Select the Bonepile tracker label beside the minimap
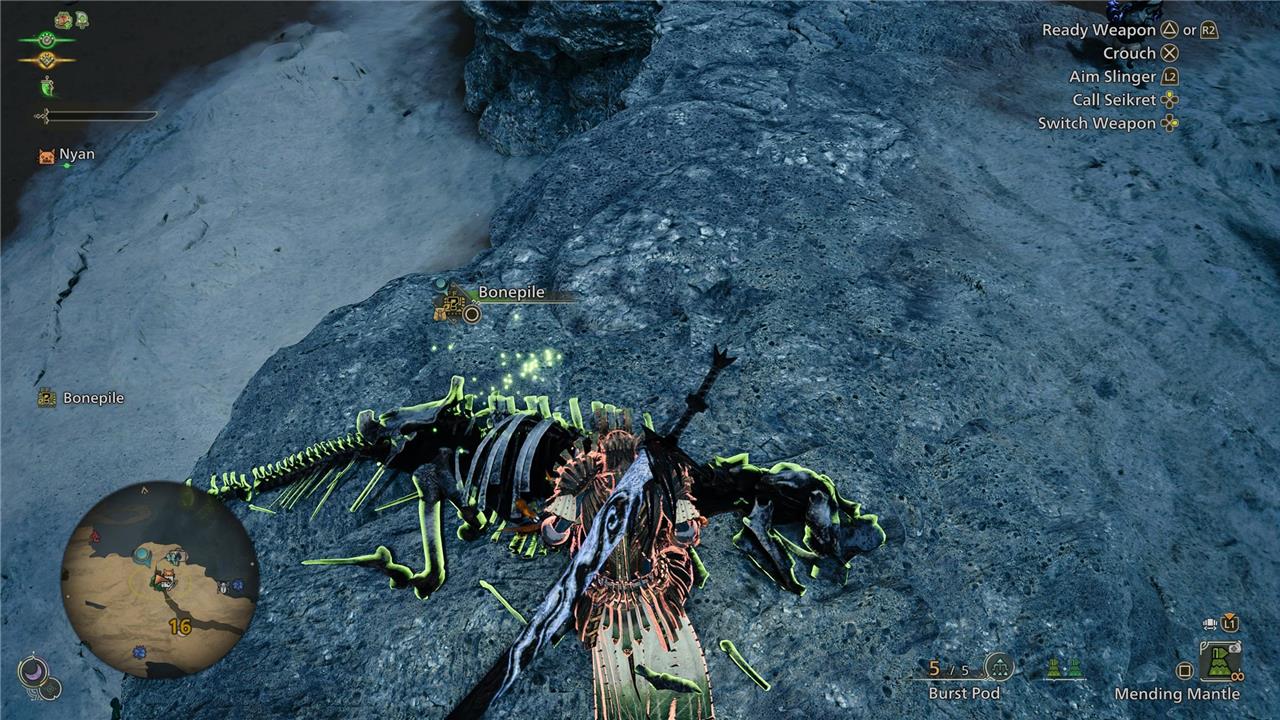 click(x=82, y=398)
